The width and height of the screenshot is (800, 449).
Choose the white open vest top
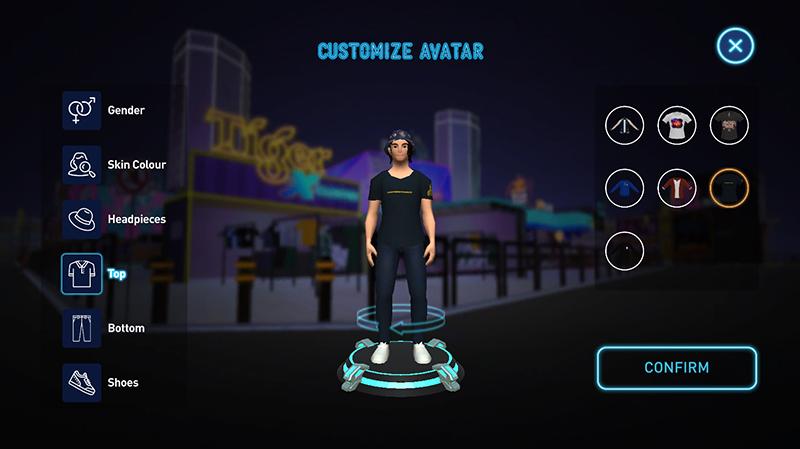pos(624,125)
